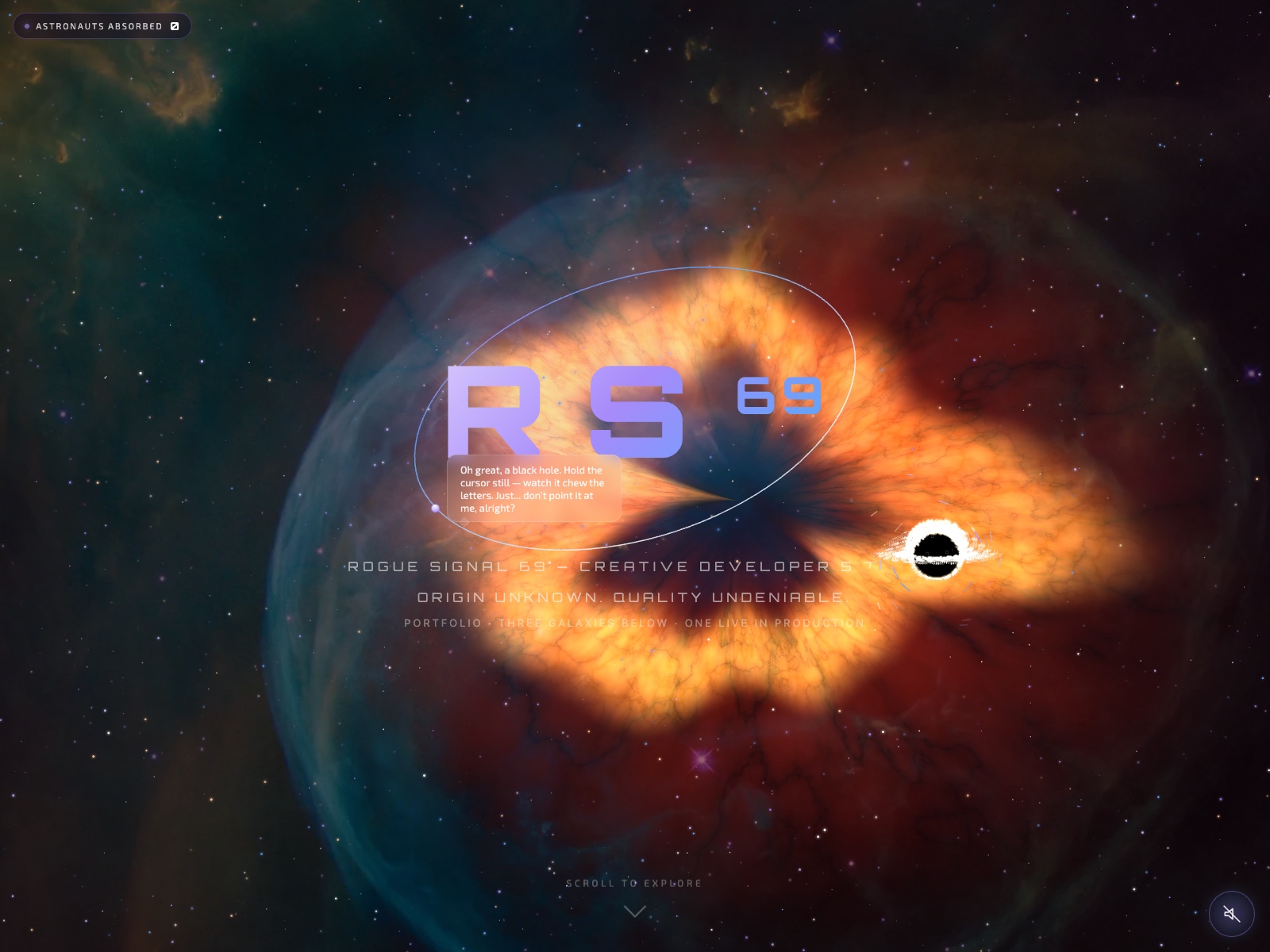Click the black hole graphic
The height and width of the screenshot is (952, 1270).
coord(937,551)
